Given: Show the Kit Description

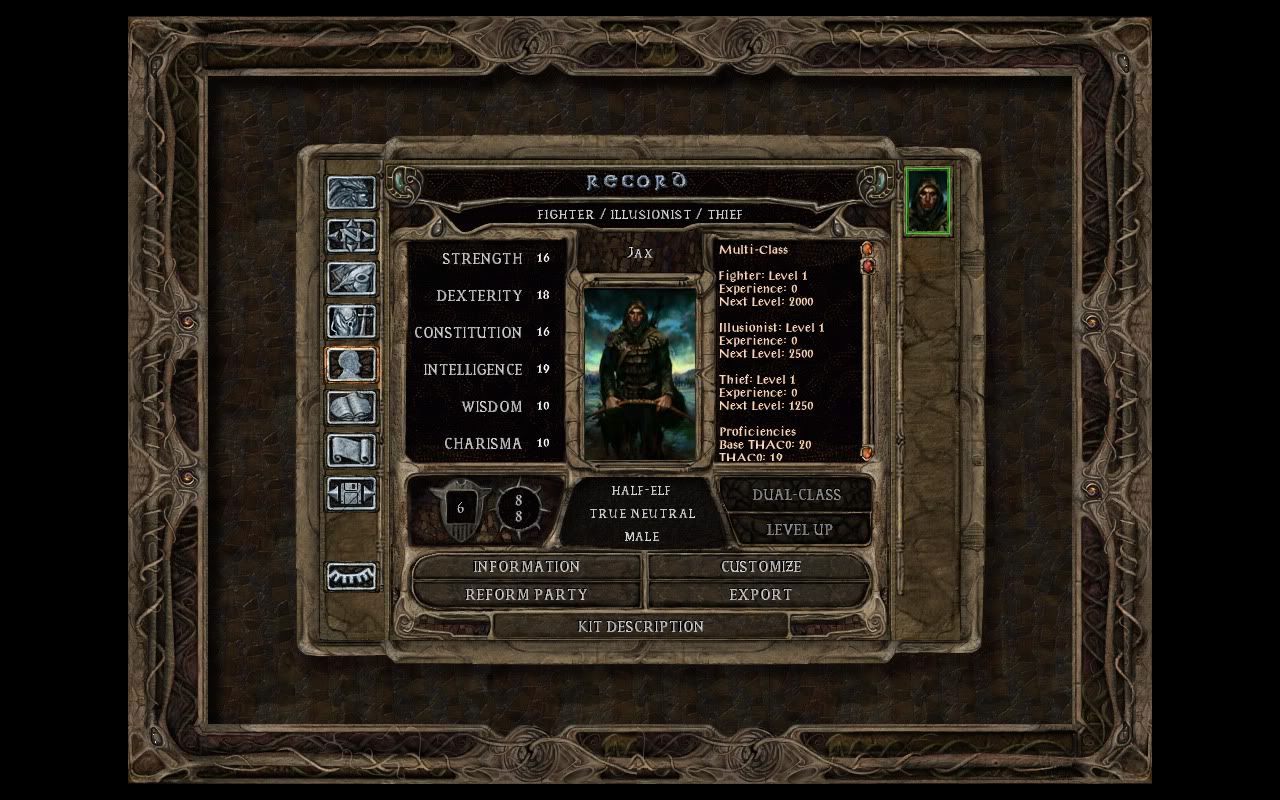Looking at the screenshot, I should [640, 627].
